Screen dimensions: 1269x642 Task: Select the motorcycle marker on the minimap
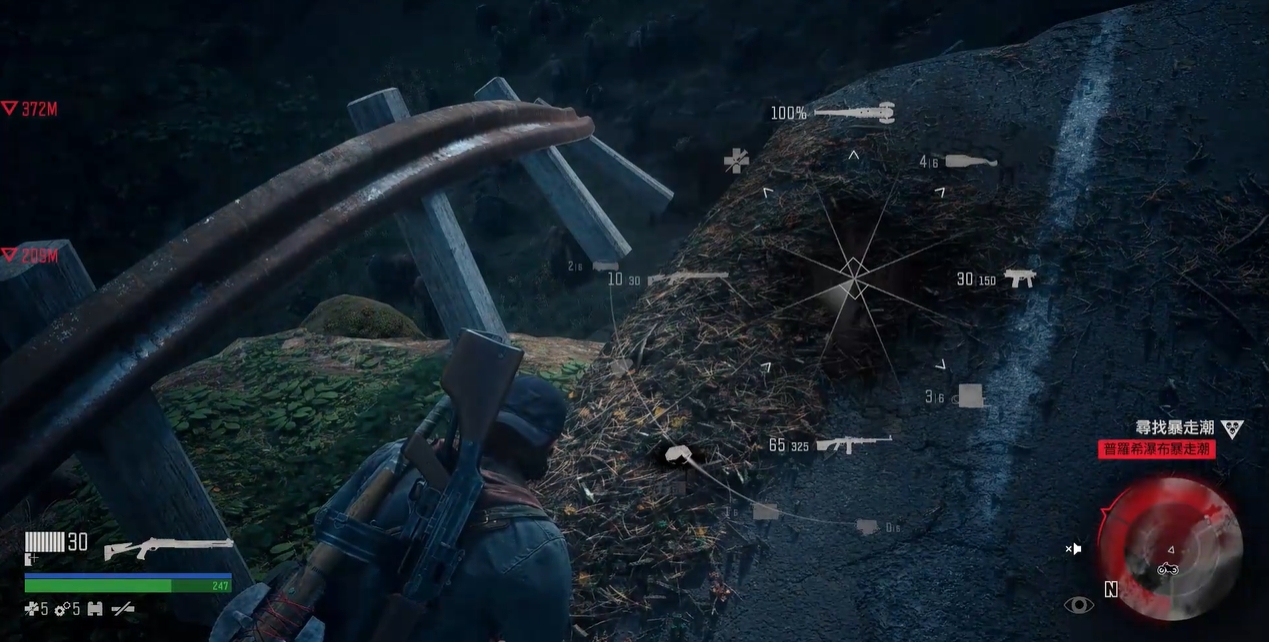[1167, 569]
